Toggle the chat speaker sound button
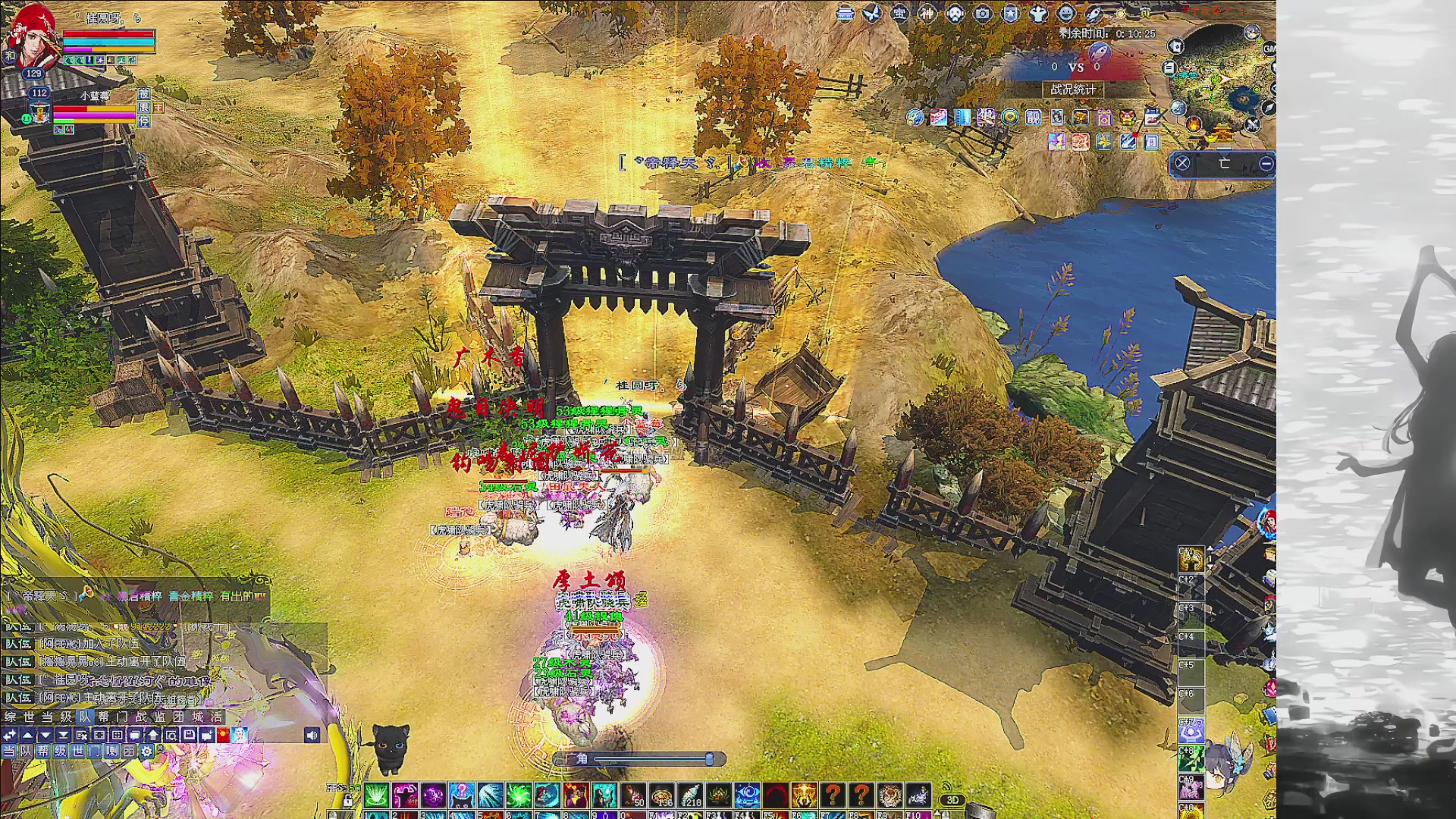This screenshot has width=1456, height=819. [312, 735]
